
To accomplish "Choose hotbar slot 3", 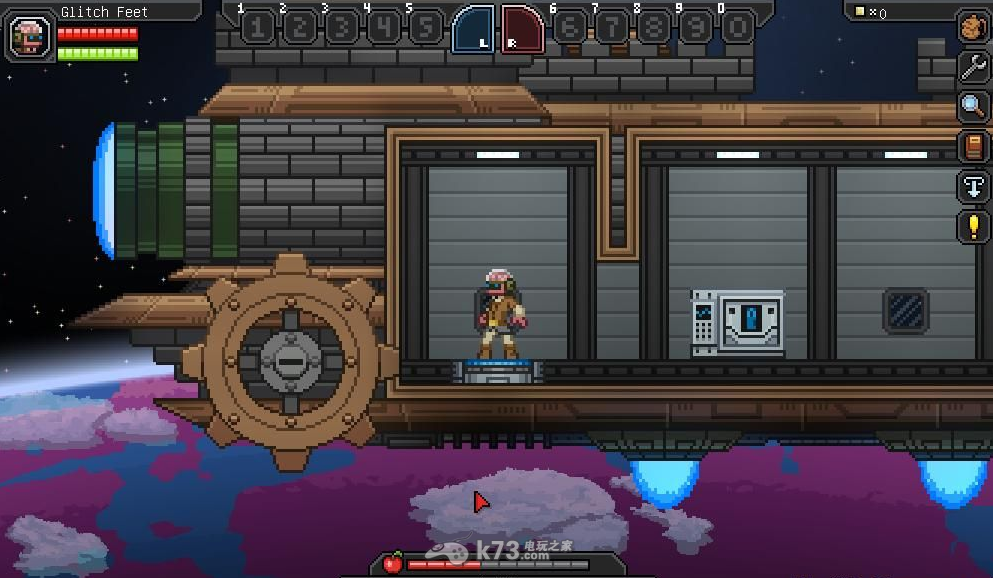I will (341, 27).
